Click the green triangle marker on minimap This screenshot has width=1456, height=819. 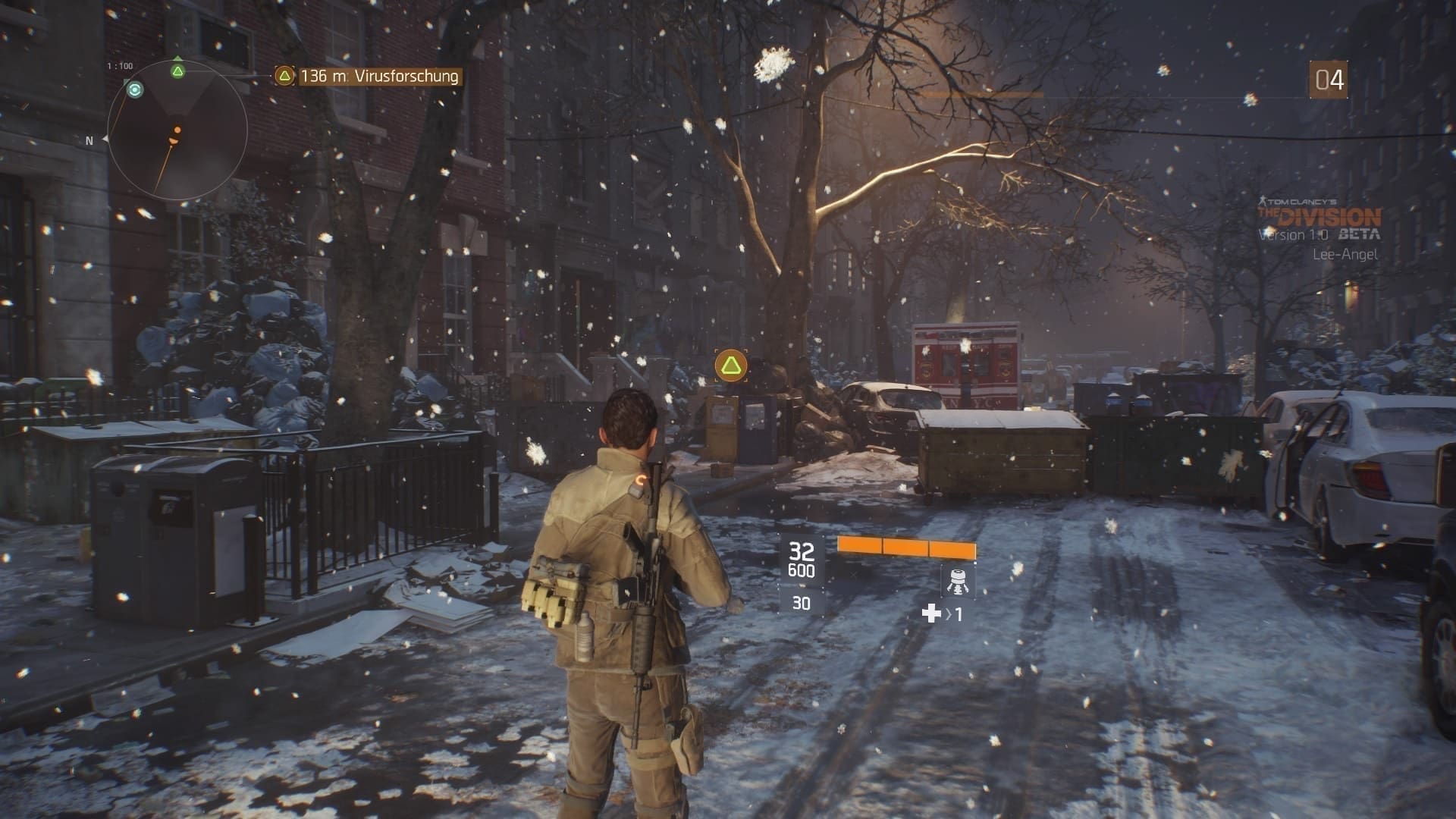point(177,71)
